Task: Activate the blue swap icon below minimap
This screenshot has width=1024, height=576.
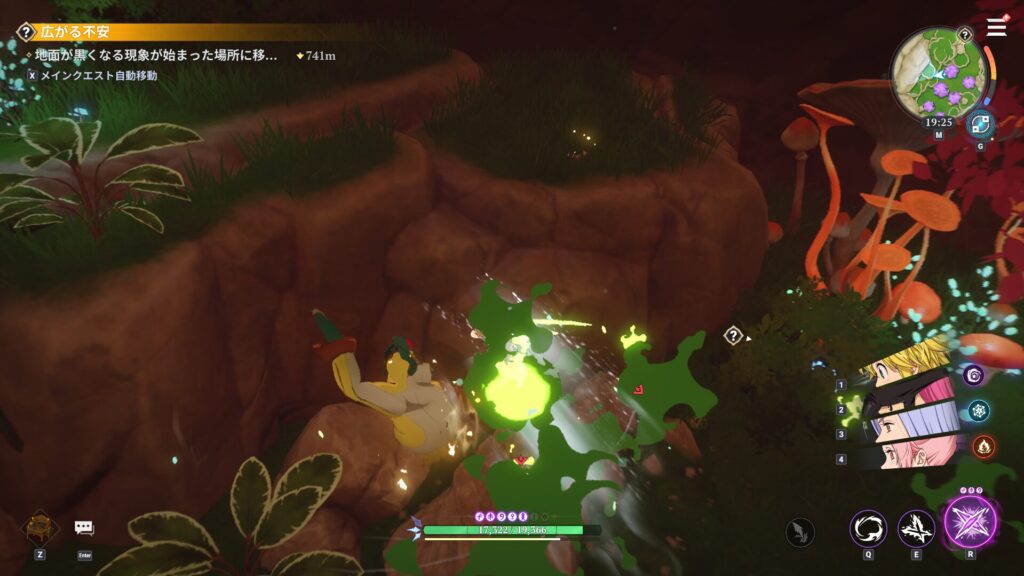Action: (979, 124)
